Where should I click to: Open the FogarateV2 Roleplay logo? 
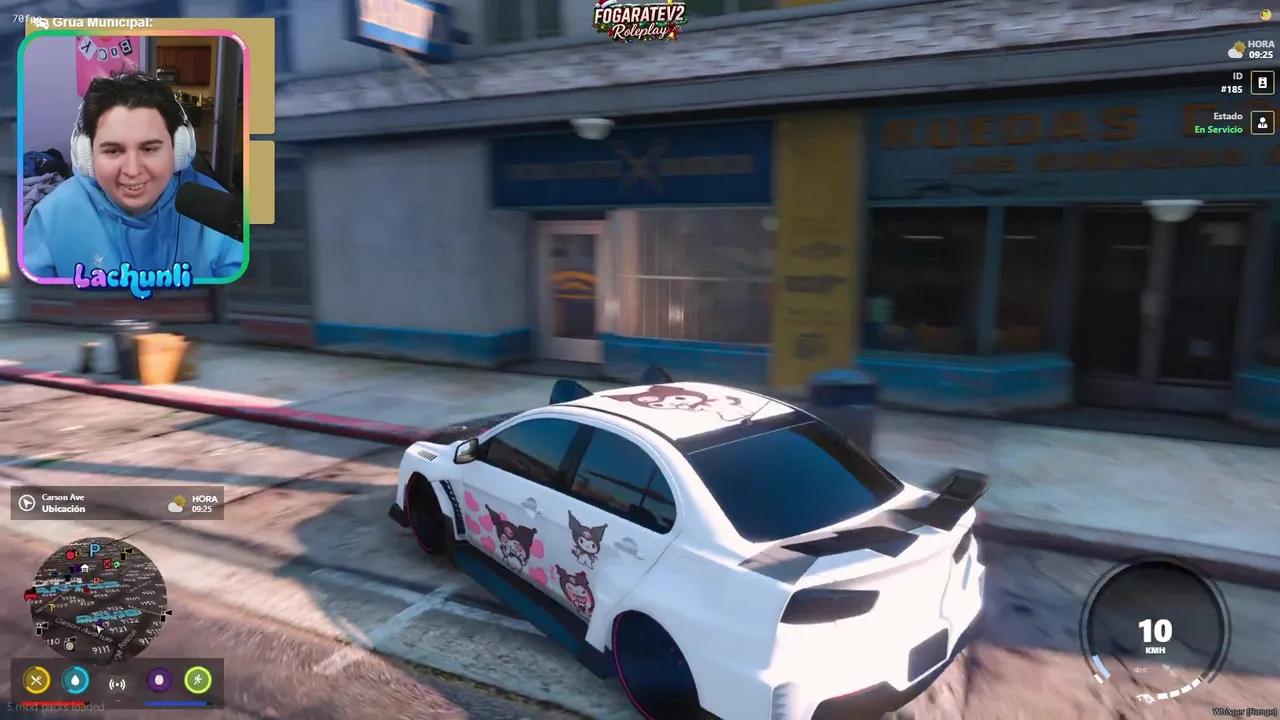point(640,22)
